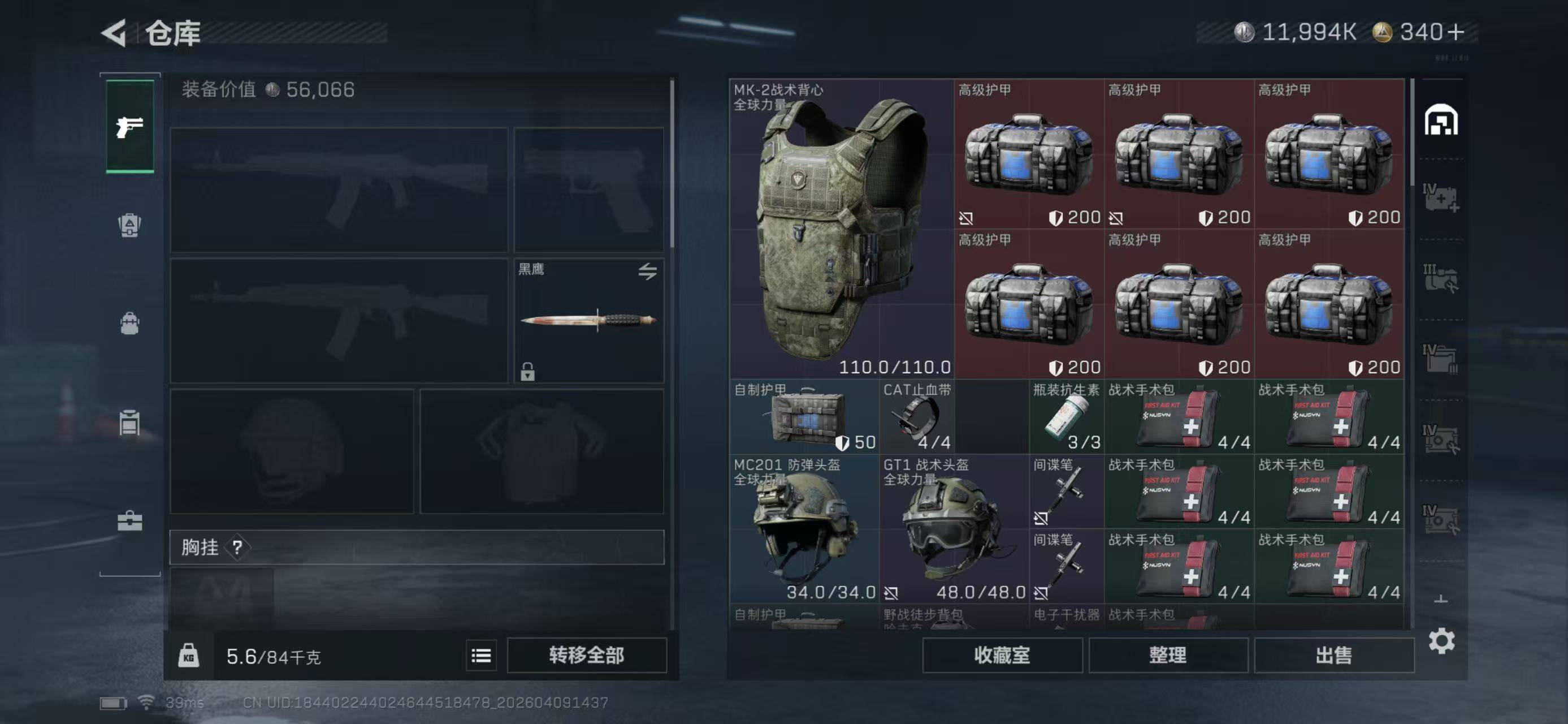Add currency via the 340+ plus
1568x724 pixels.
1456,32
